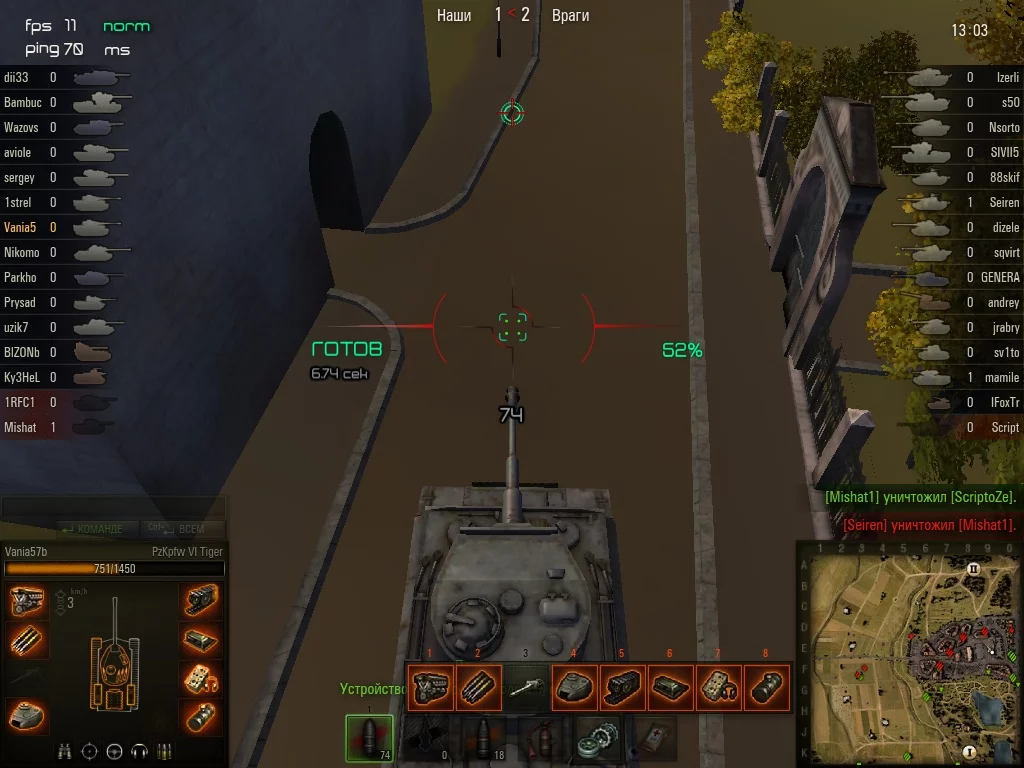
Task: Choose the ammo rack in the repair menu
Action: (x=477, y=688)
